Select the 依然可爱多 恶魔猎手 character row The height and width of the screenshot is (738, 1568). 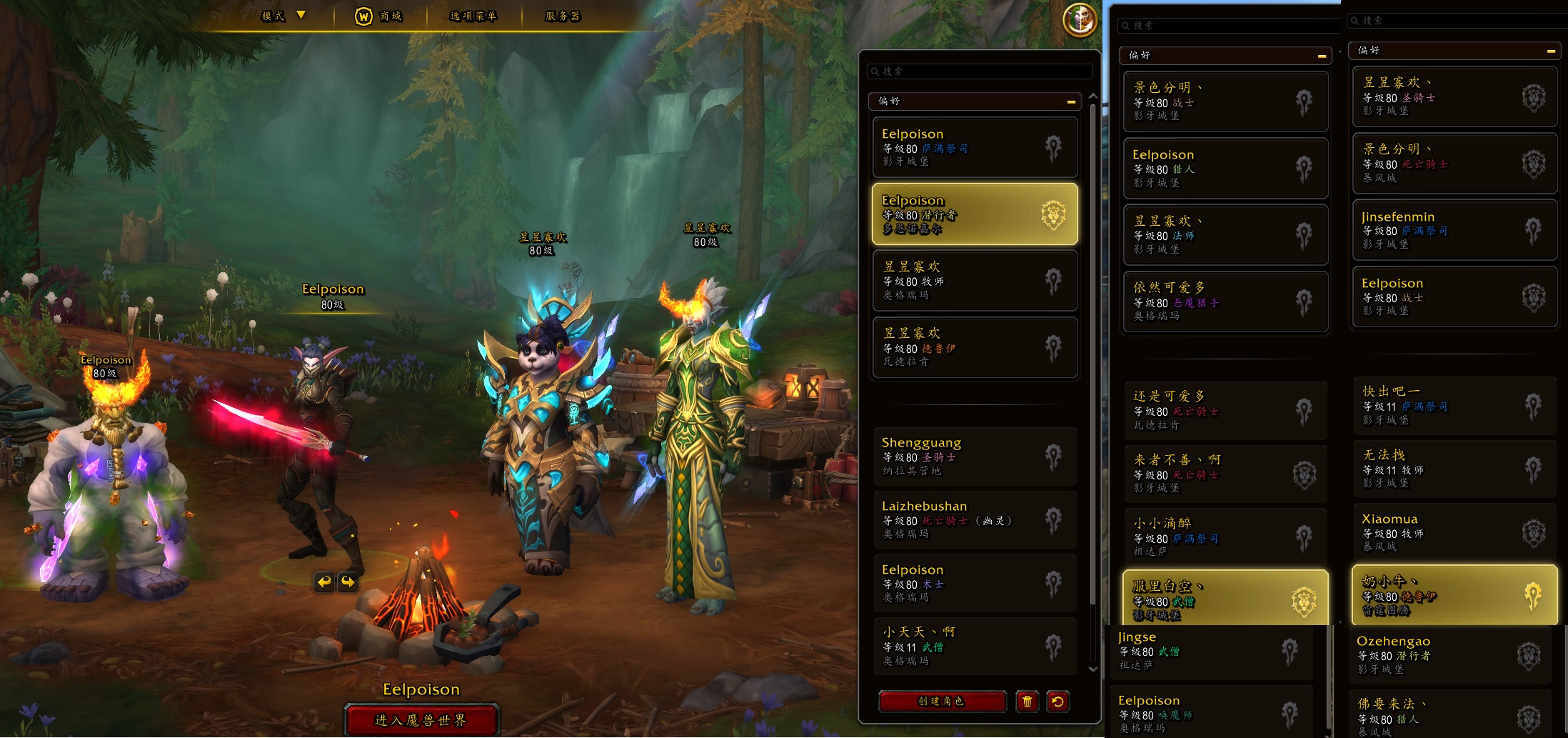(x=1225, y=301)
